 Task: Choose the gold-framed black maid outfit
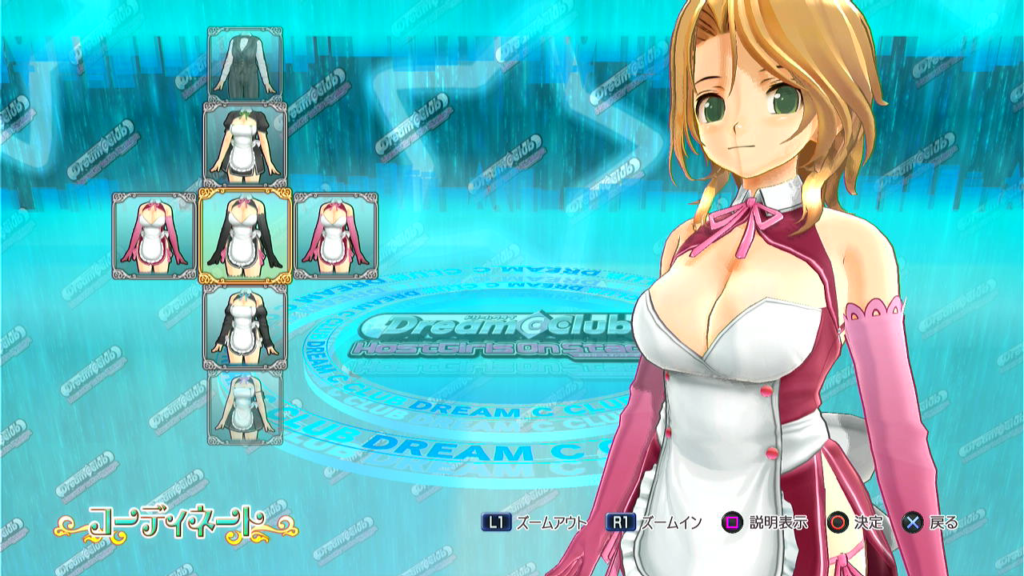245,237
